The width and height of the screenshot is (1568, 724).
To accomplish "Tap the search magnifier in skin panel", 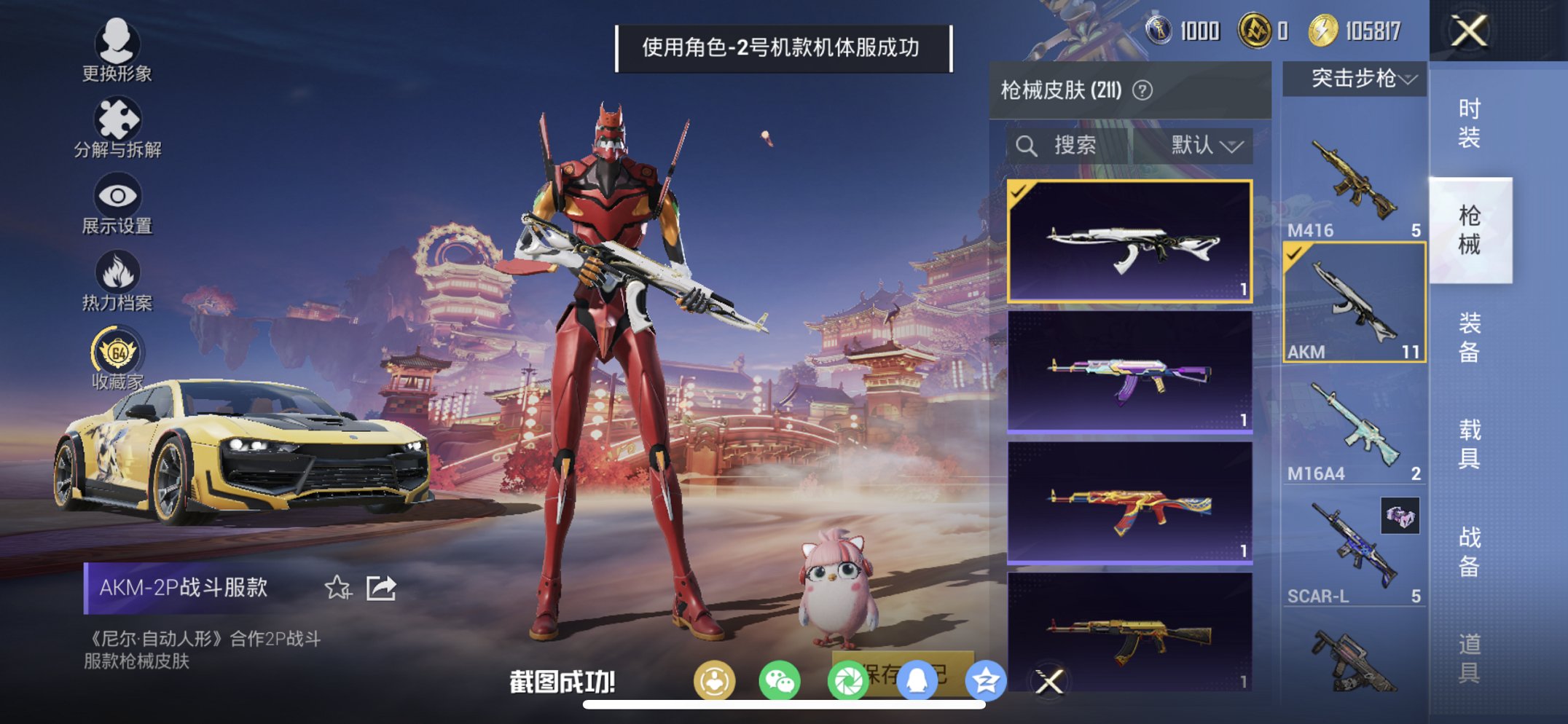I will tap(1027, 144).
